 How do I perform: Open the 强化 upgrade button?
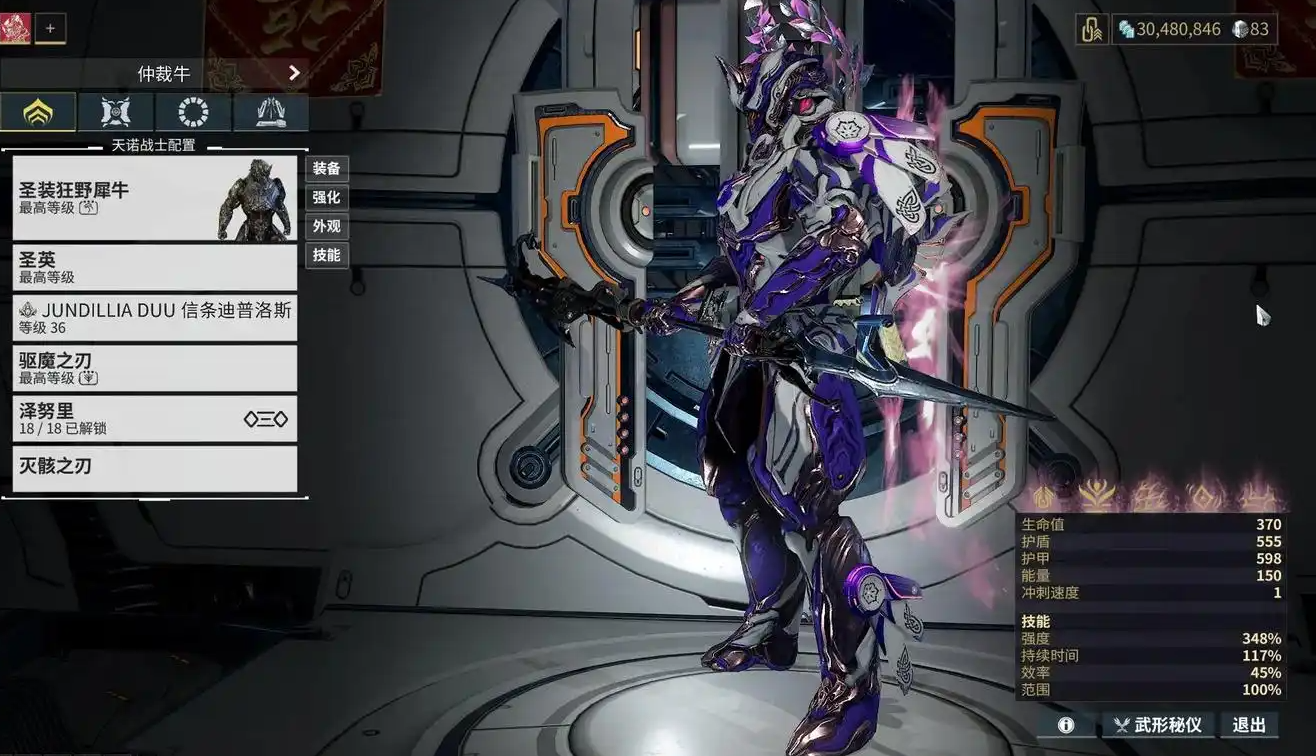(326, 197)
